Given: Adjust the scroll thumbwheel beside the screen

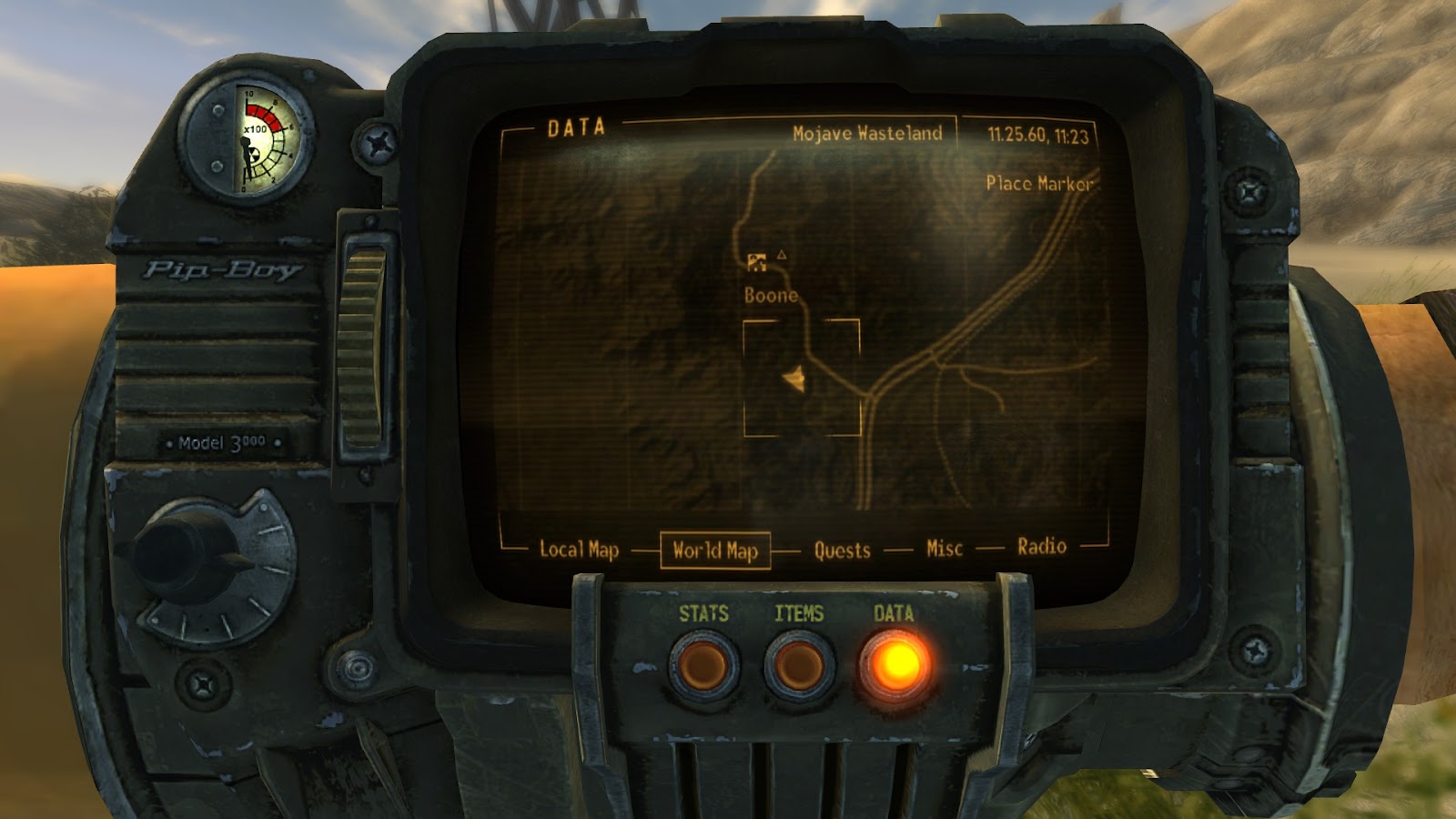Looking at the screenshot, I should [x=363, y=346].
